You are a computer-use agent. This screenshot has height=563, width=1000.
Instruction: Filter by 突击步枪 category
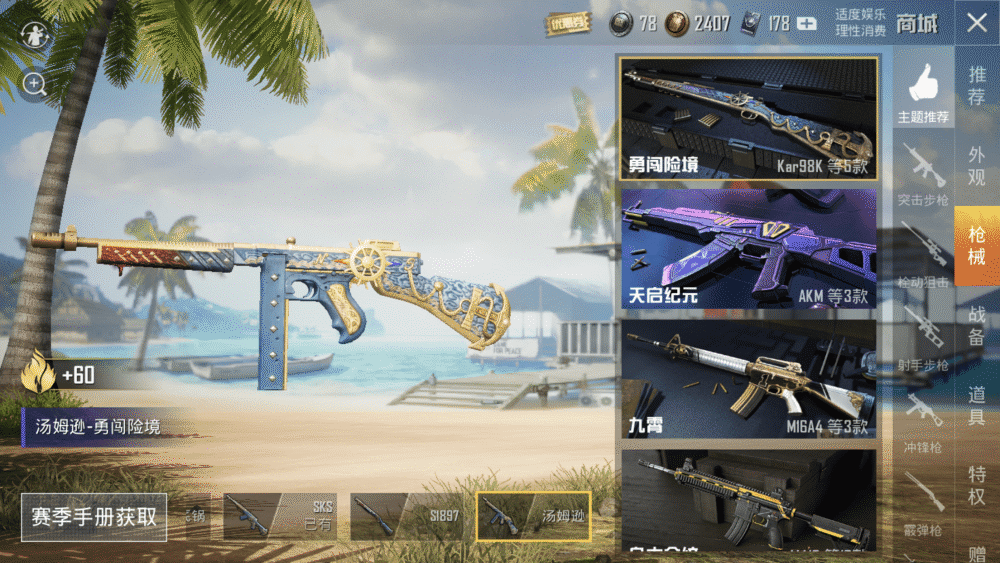click(x=923, y=175)
